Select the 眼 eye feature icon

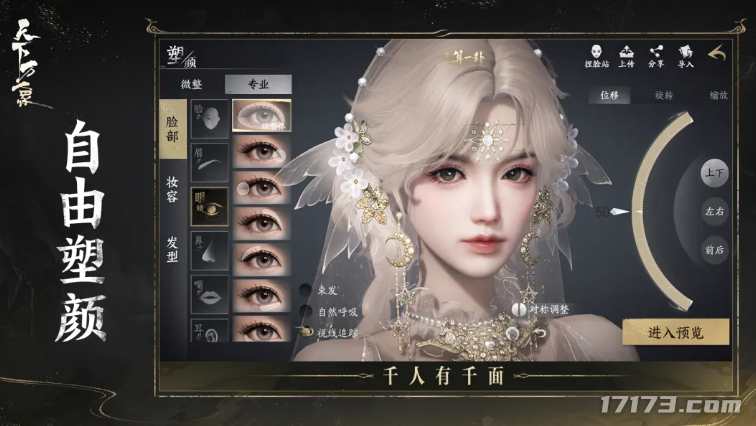pyautogui.click(x=208, y=207)
